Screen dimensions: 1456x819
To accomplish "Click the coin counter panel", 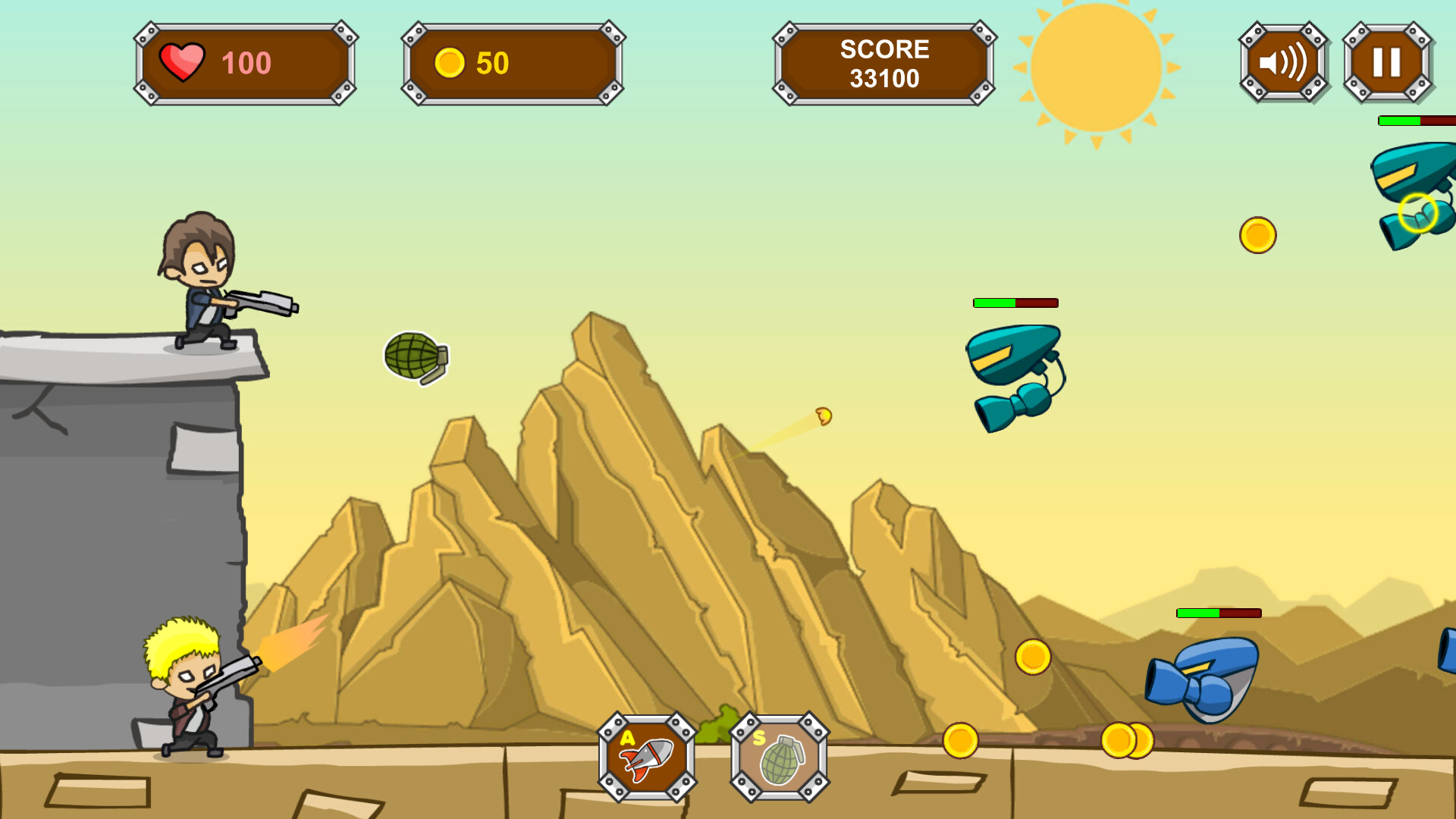I will [512, 64].
